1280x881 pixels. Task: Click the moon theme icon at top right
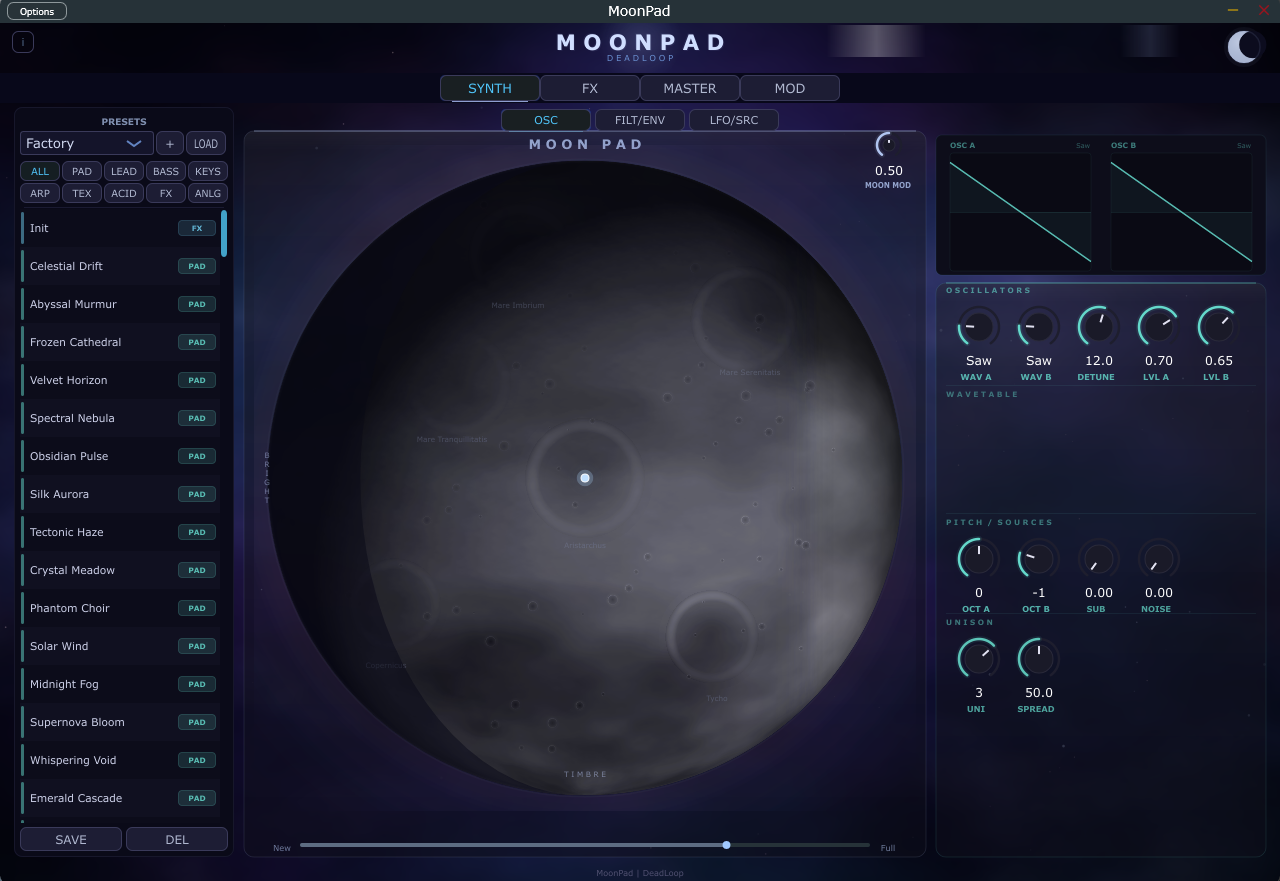(x=1243, y=46)
